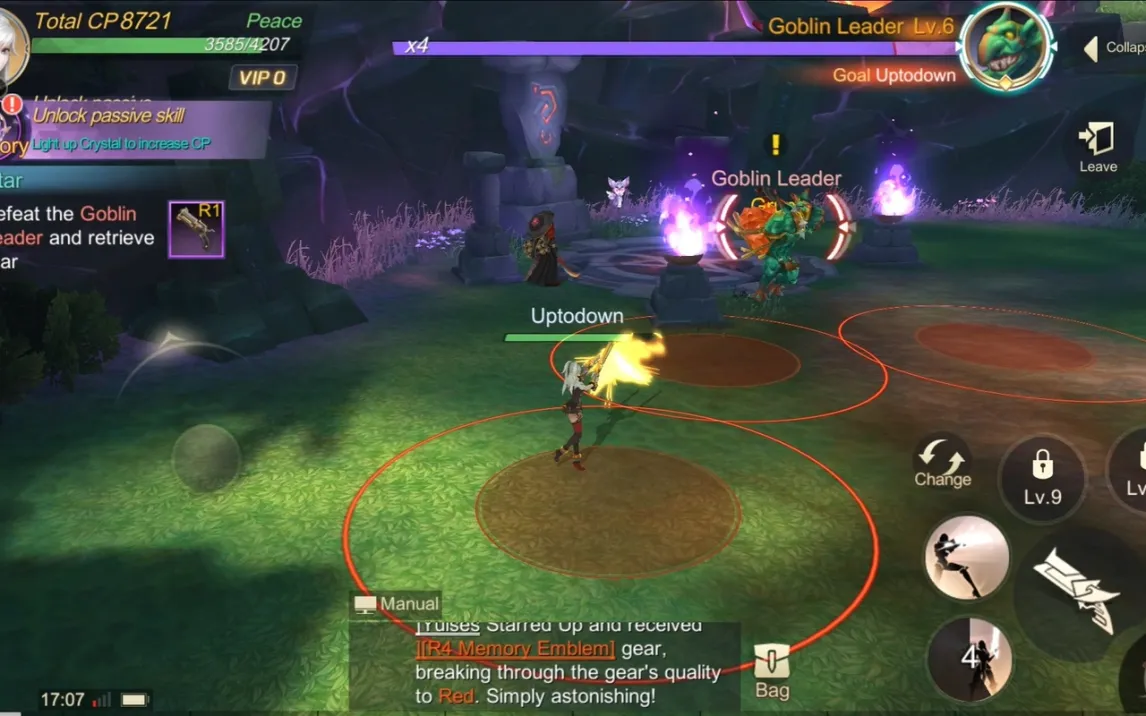Click the R1 gun reward icon
This screenshot has height=716, width=1146.
point(196,229)
